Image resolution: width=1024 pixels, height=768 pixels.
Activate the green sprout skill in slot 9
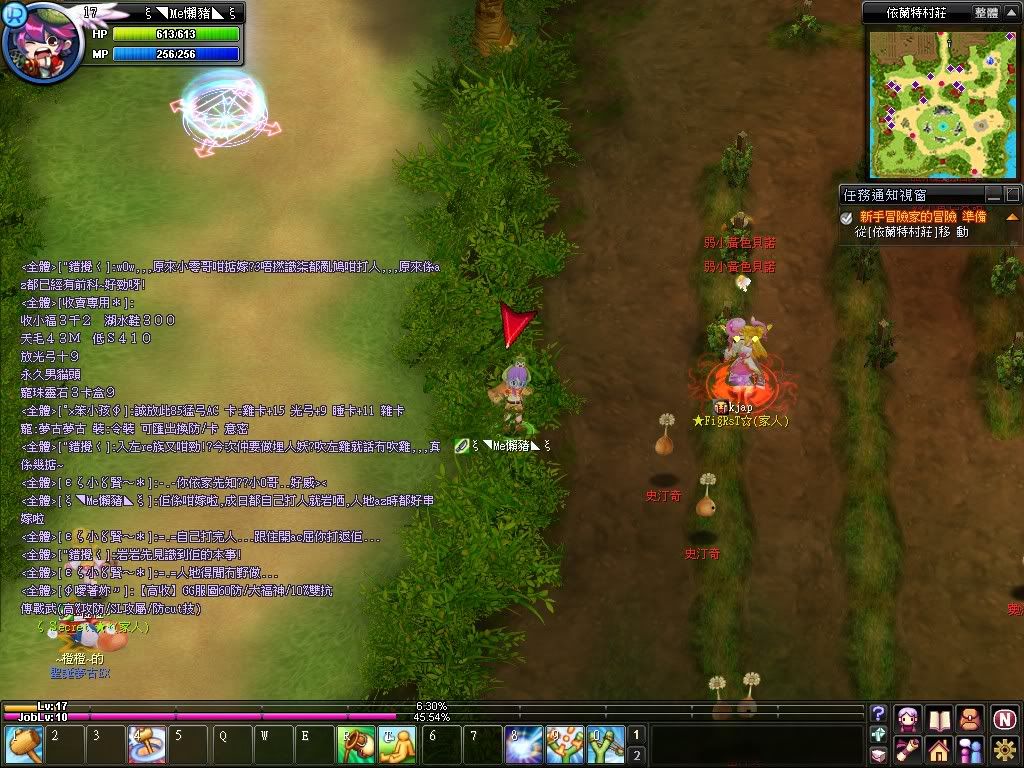coord(564,746)
